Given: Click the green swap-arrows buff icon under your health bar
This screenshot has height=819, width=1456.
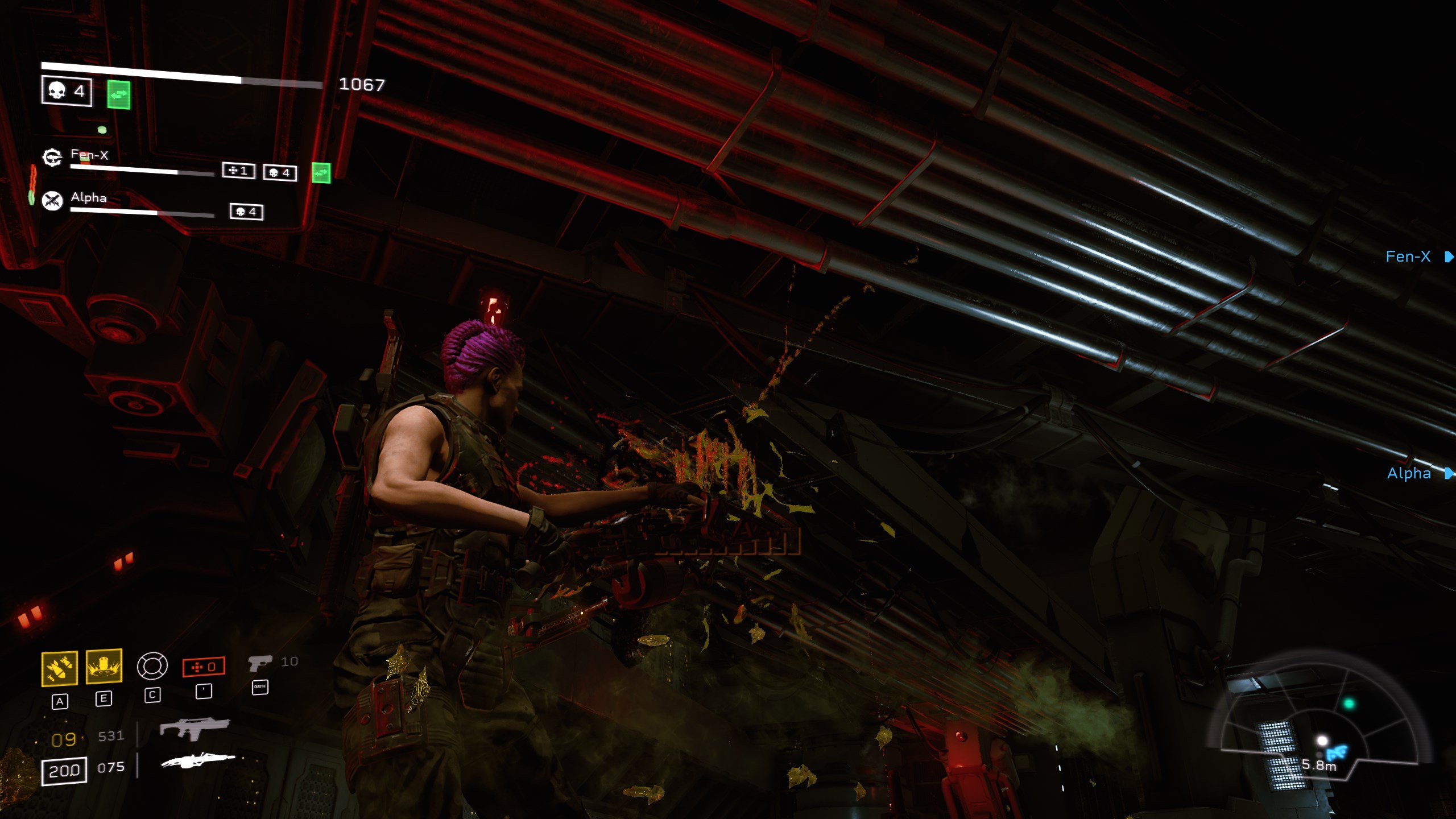Looking at the screenshot, I should (119, 95).
